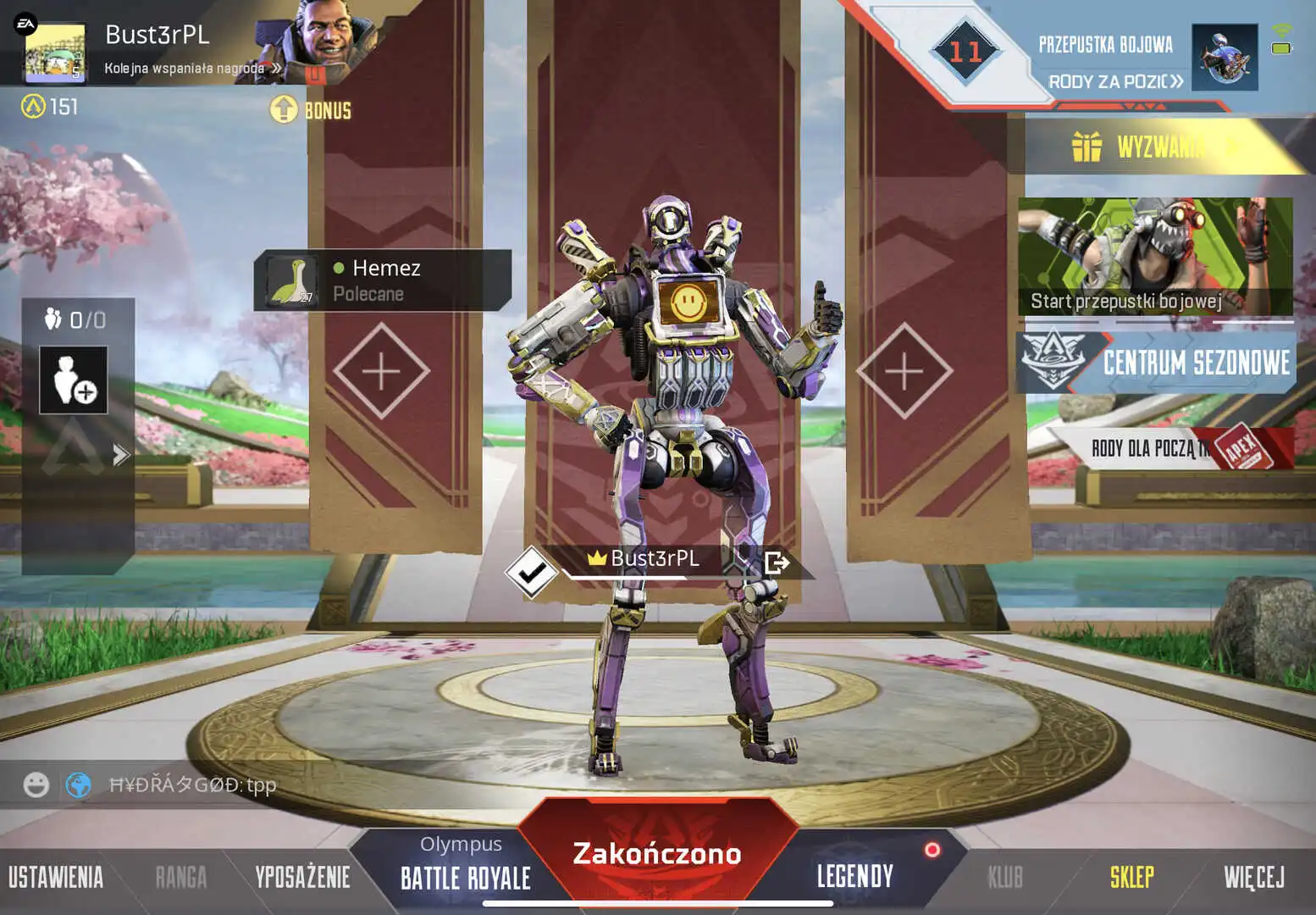Open the emote smiley icon near chat
Screen dimensions: 1316x915
click(35, 784)
